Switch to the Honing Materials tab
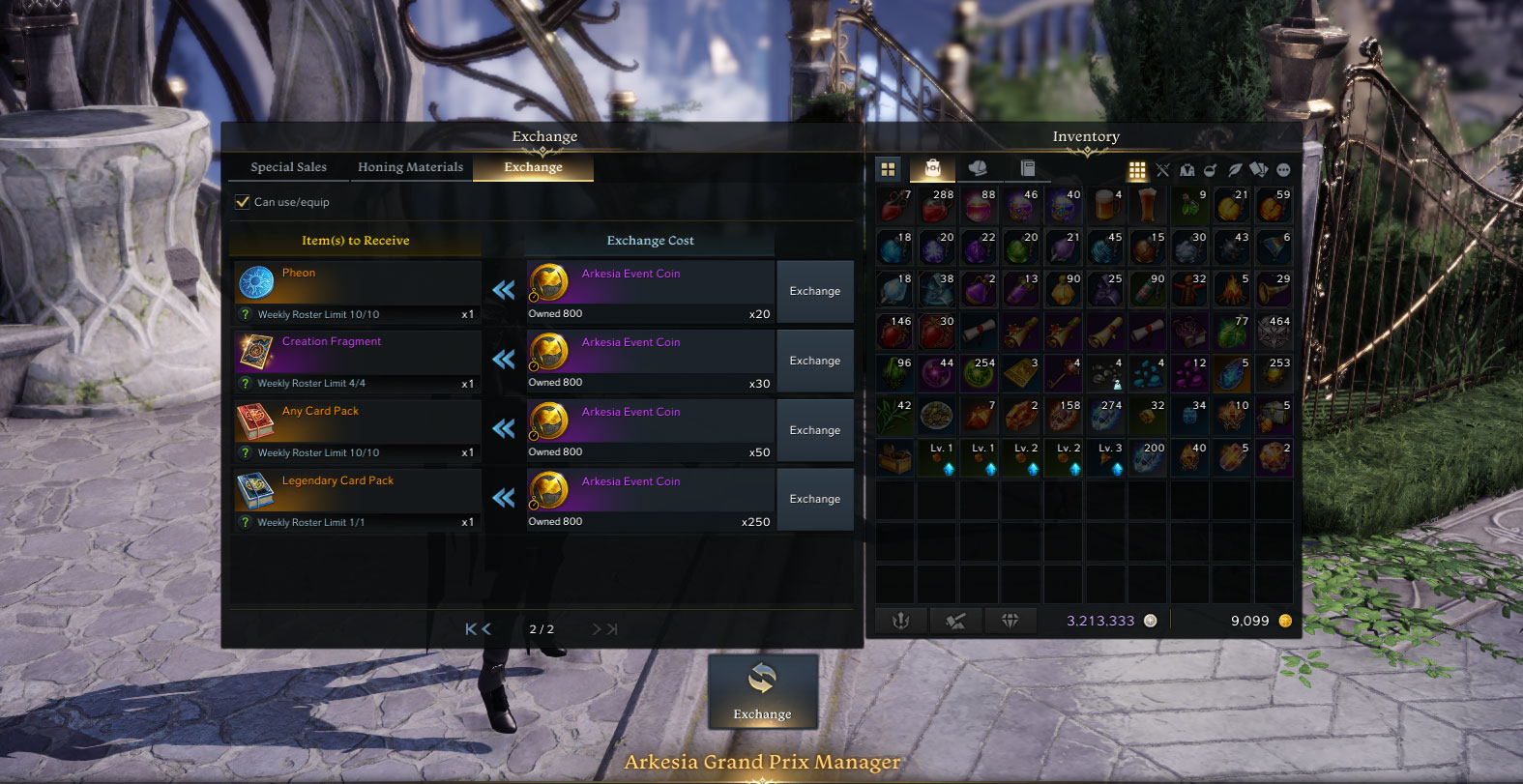The height and width of the screenshot is (784, 1523). 410,166
